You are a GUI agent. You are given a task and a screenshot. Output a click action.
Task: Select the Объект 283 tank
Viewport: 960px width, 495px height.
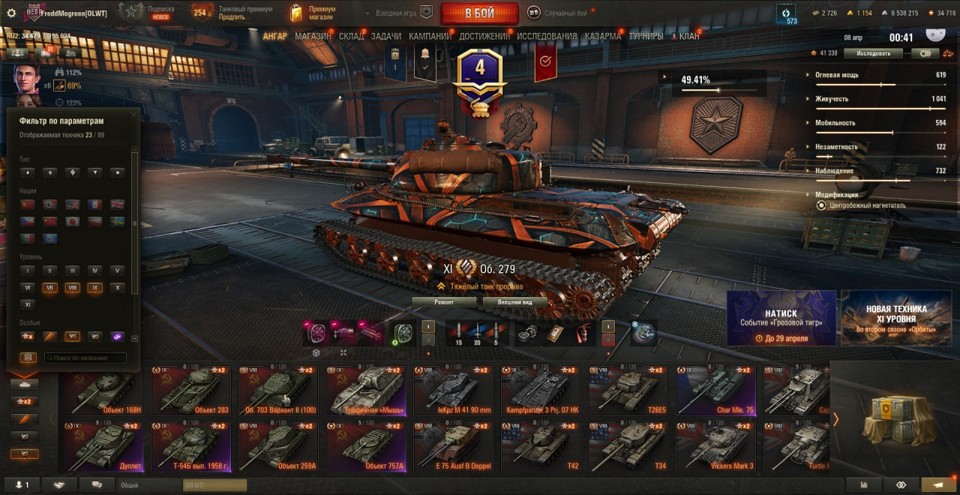(x=191, y=391)
